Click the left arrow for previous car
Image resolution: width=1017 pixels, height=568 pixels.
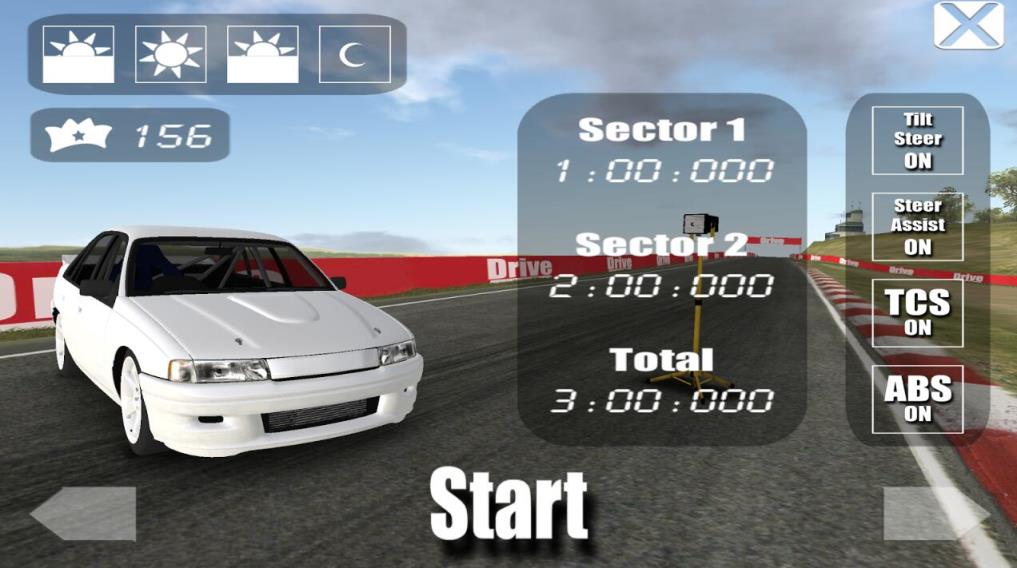(x=84, y=514)
